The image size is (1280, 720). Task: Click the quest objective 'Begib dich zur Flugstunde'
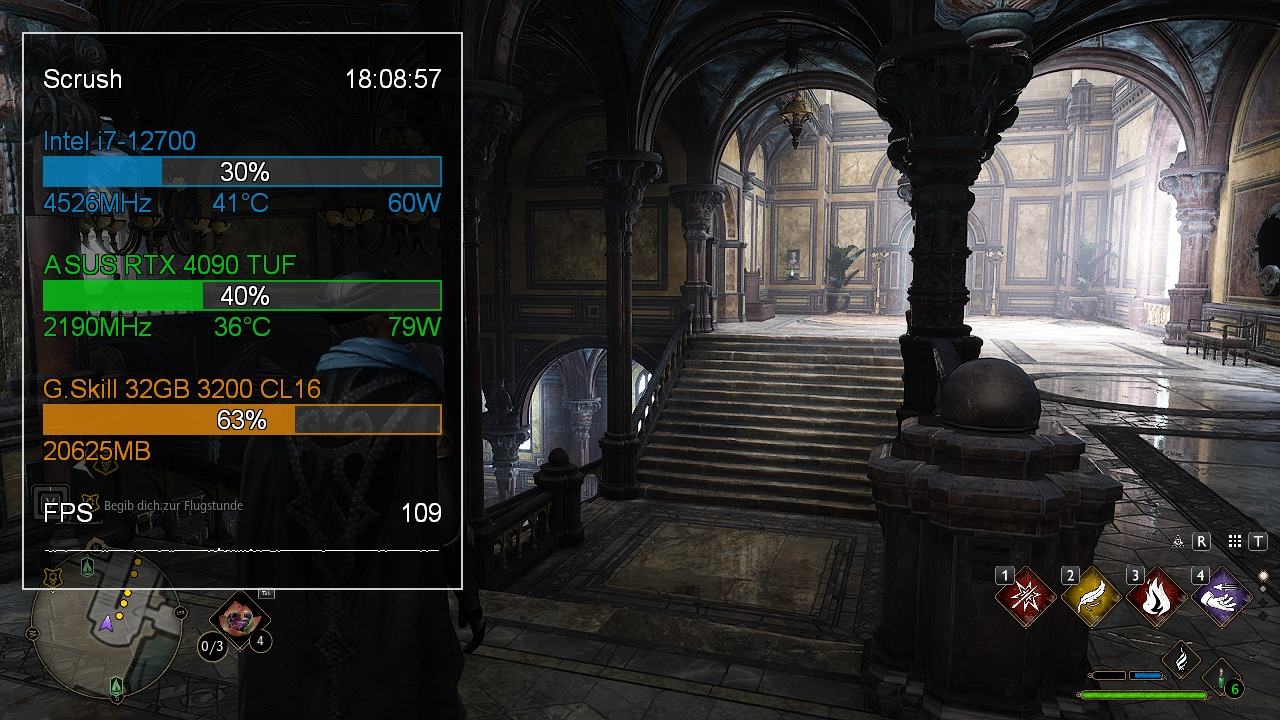pyautogui.click(x=173, y=506)
